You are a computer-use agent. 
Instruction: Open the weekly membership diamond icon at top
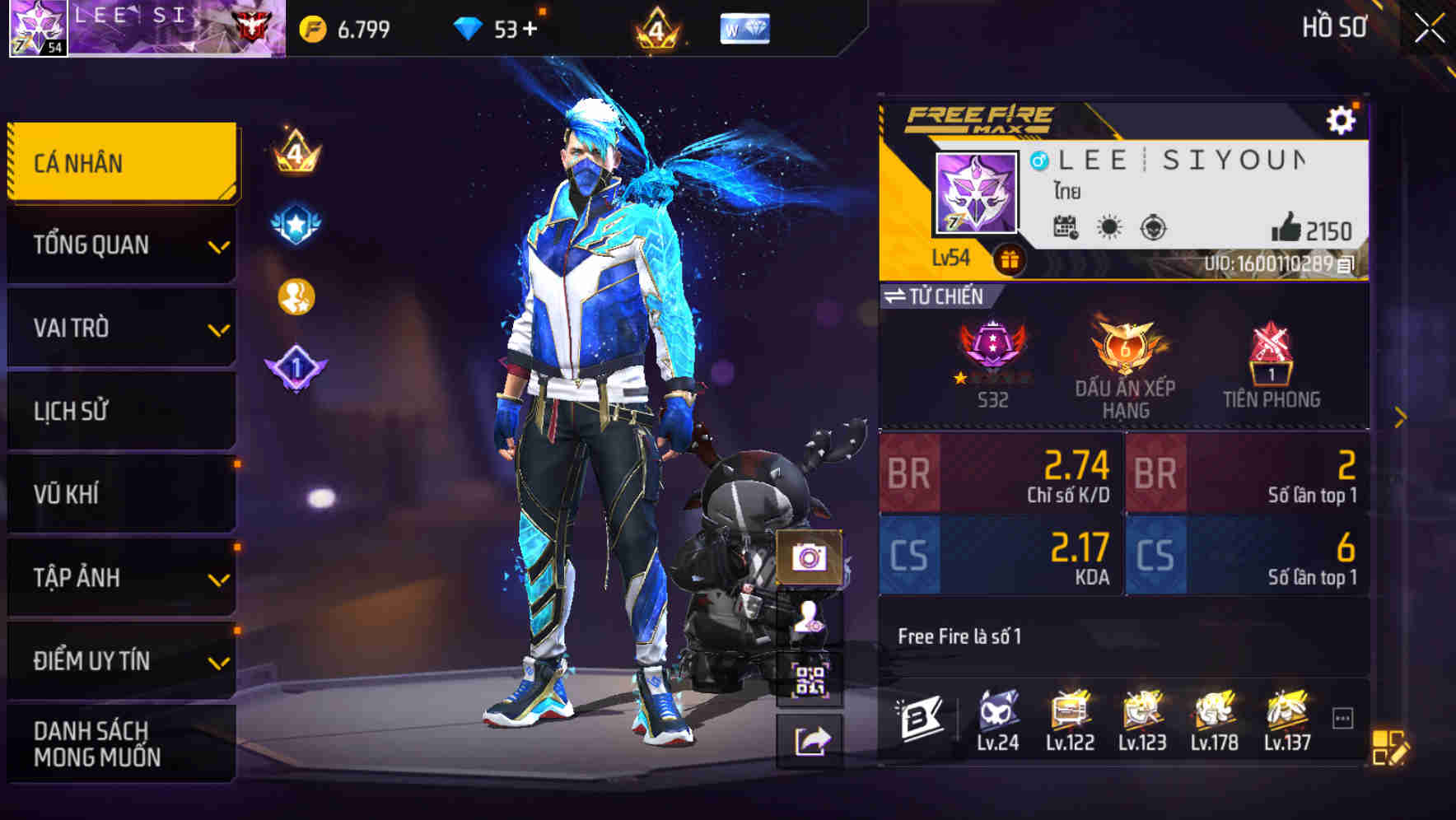pos(748,27)
